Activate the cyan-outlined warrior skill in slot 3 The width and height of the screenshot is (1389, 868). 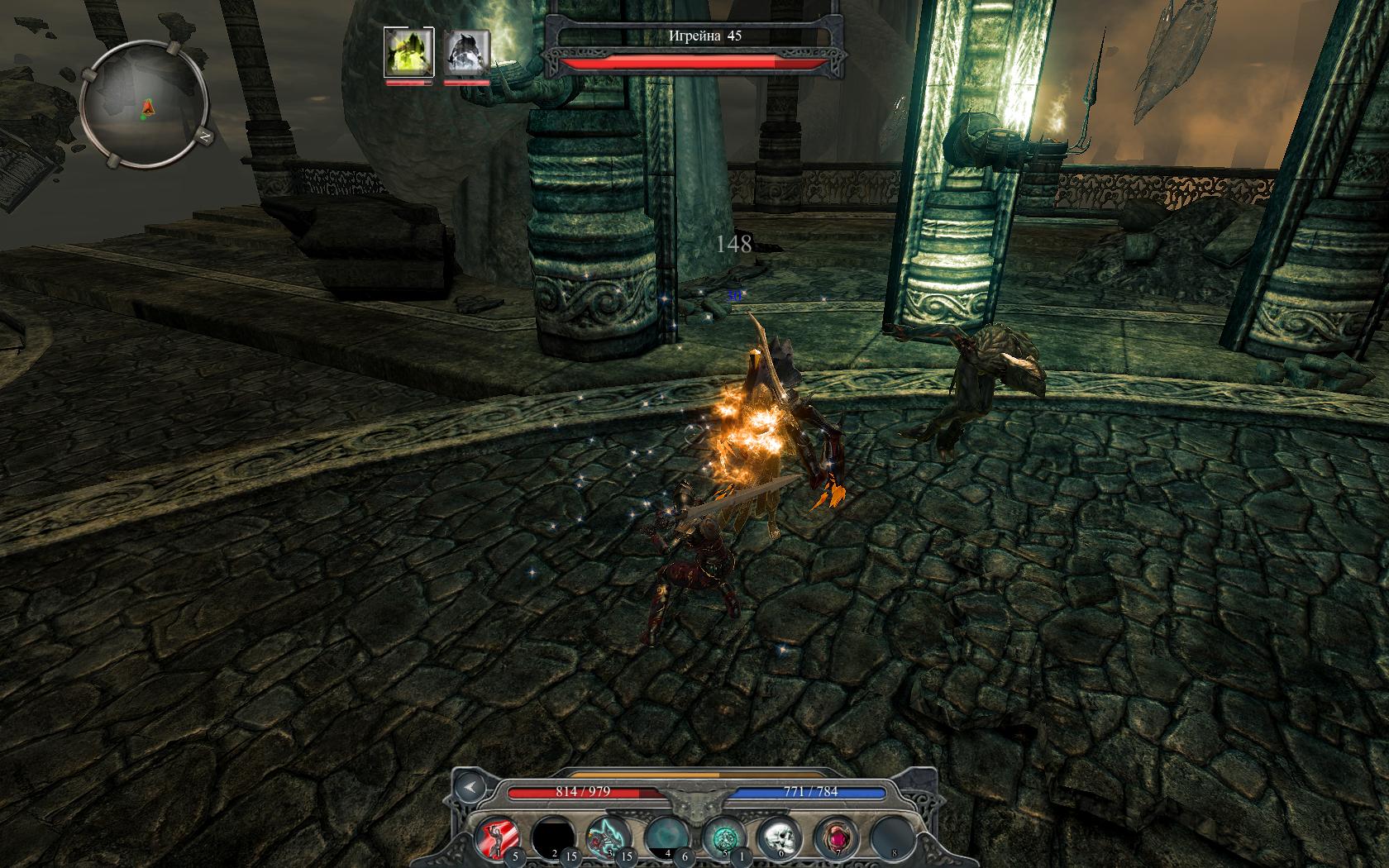[609, 836]
